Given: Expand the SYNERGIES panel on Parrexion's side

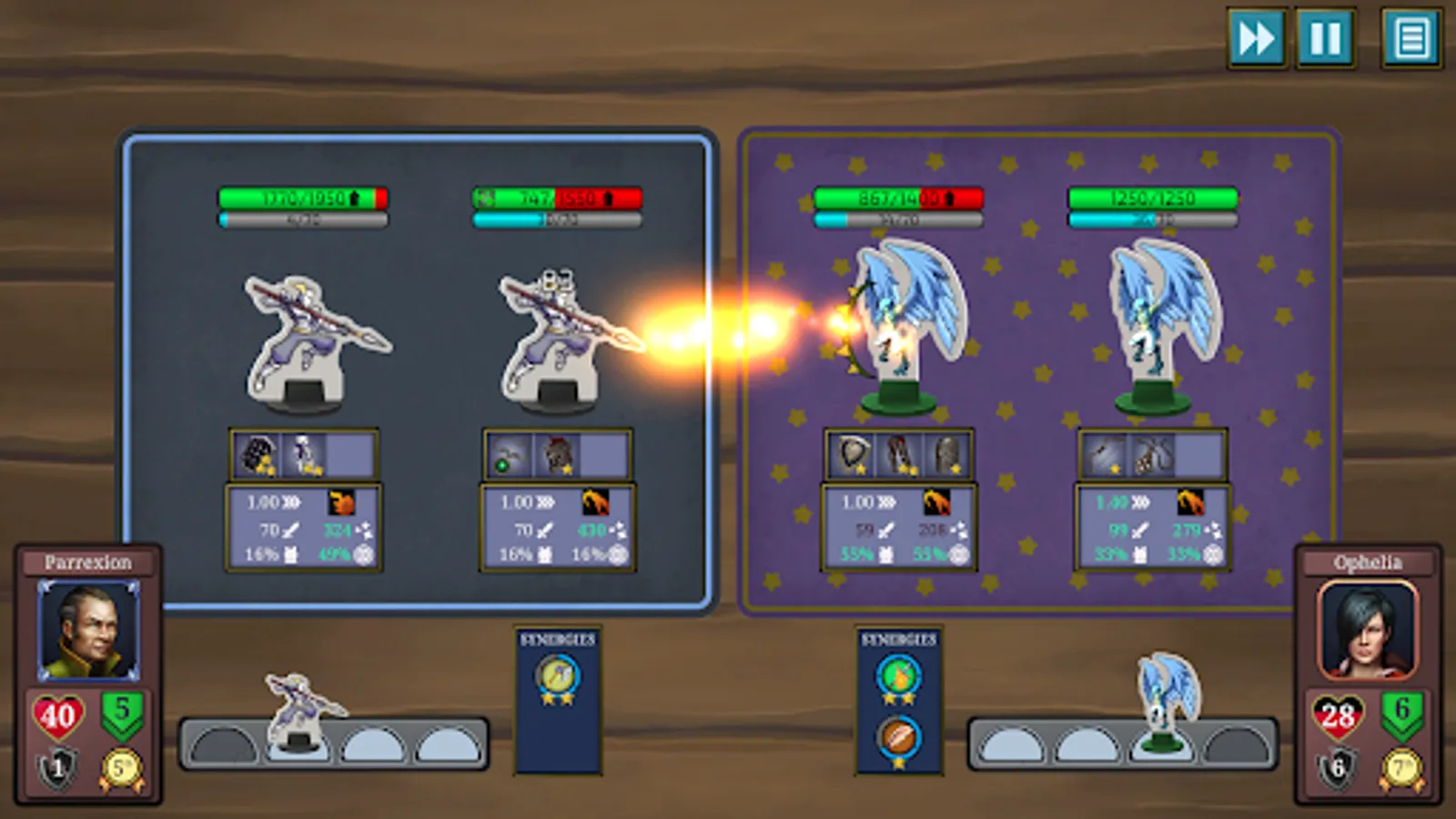Looking at the screenshot, I should click(556, 638).
